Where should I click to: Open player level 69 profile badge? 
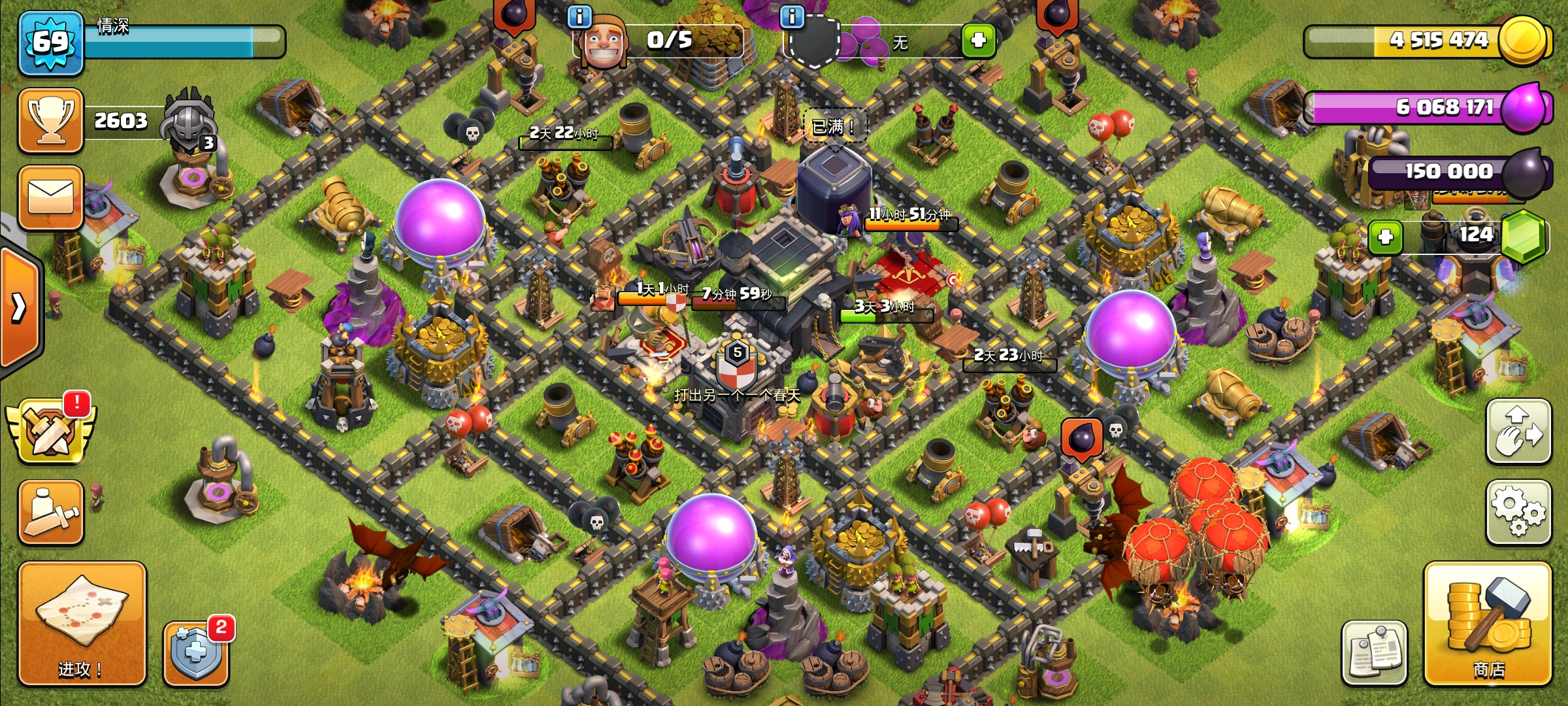click(51, 42)
